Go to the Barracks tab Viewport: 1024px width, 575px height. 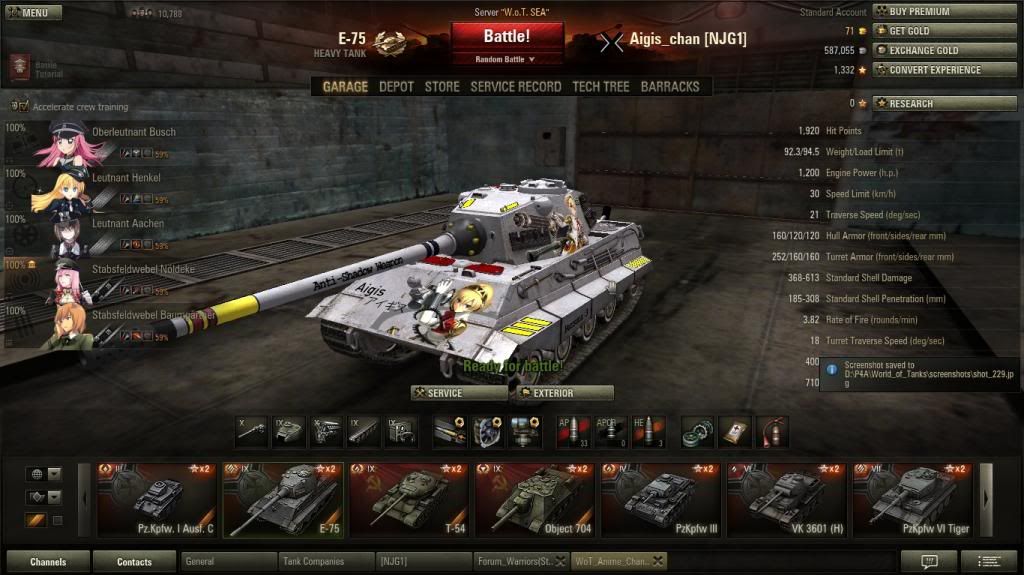(x=669, y=87)
